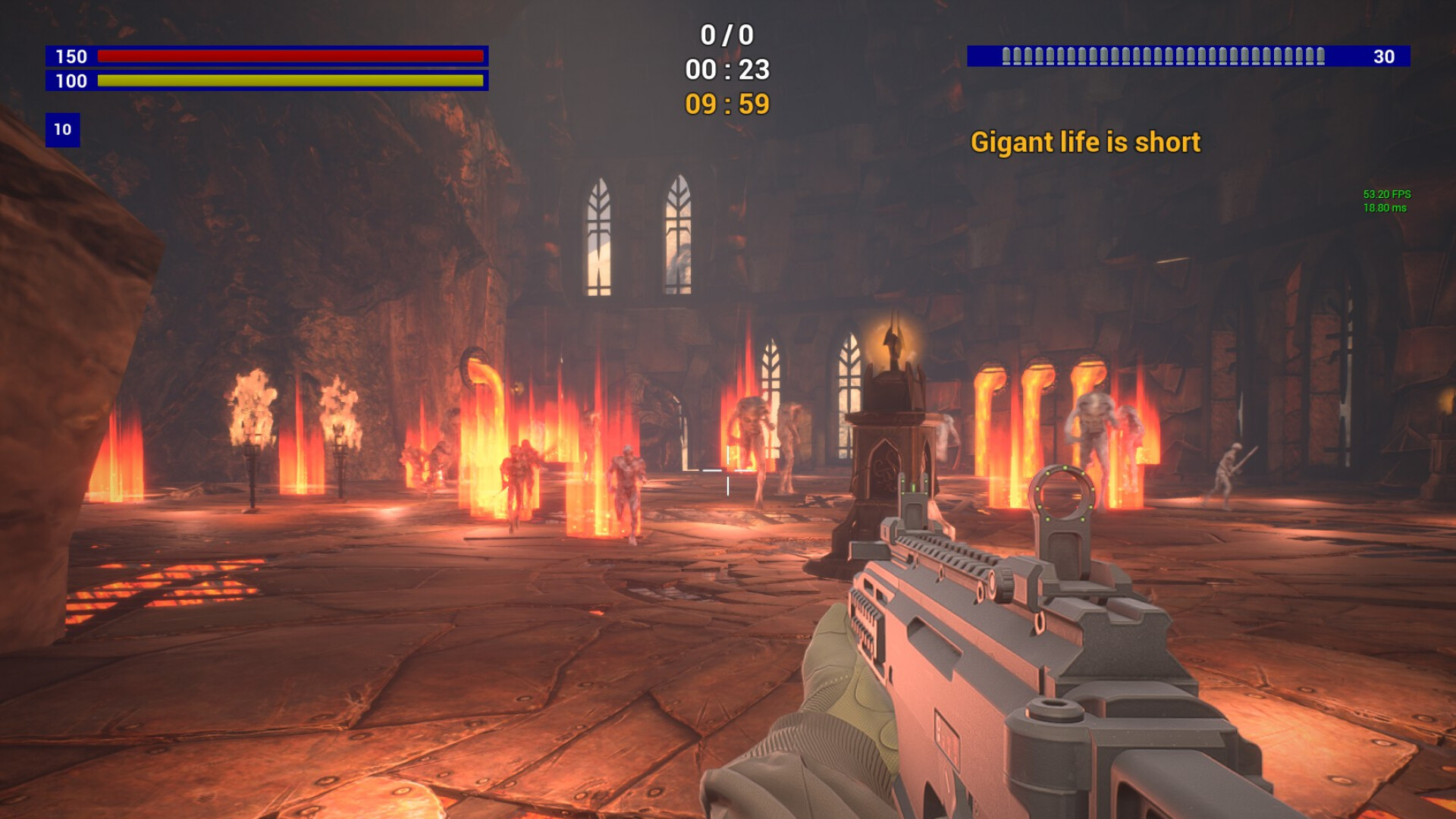Click the ammo count number 30

pyautogui.click(x=1385, y=55)
